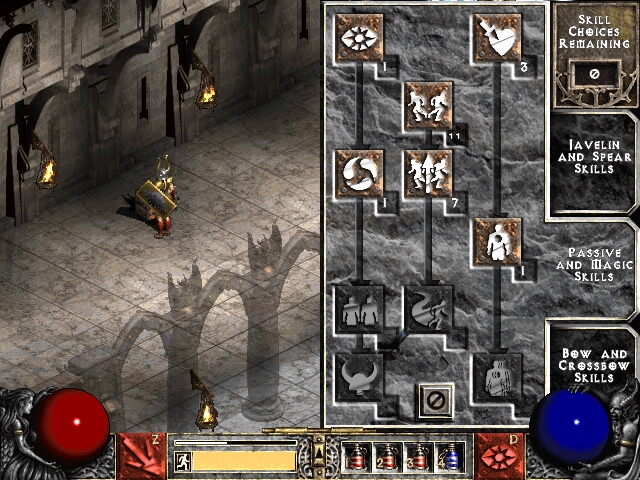The image size is (640, 480).
Task: Use the first red healing potion
Action: pyautogui.click(x=357, y=458)
